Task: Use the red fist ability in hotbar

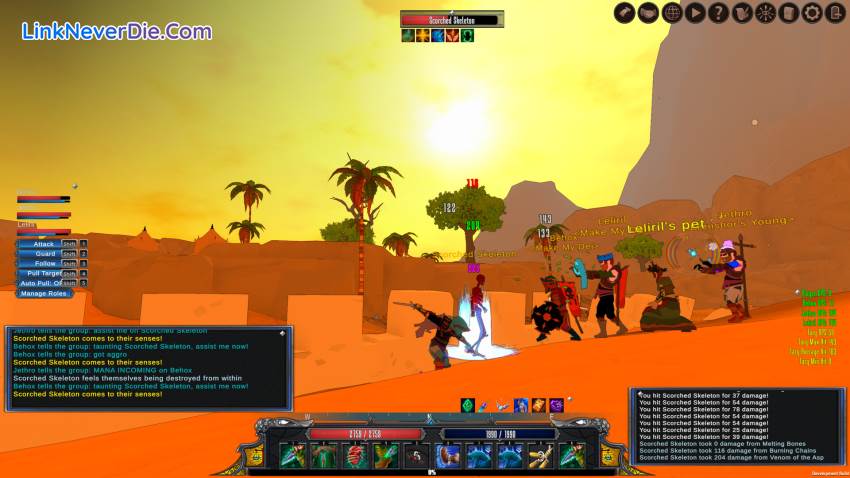Action: click(355, 456)
